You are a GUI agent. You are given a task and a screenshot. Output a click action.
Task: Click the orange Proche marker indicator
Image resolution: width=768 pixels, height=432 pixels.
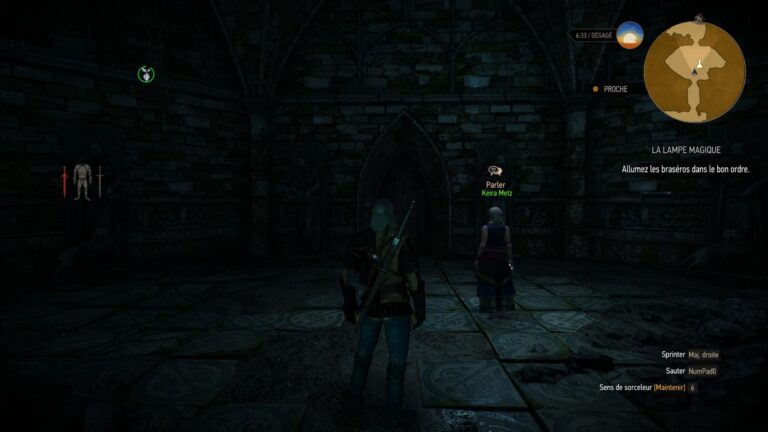pyautogui.click(x=596, y=89)
